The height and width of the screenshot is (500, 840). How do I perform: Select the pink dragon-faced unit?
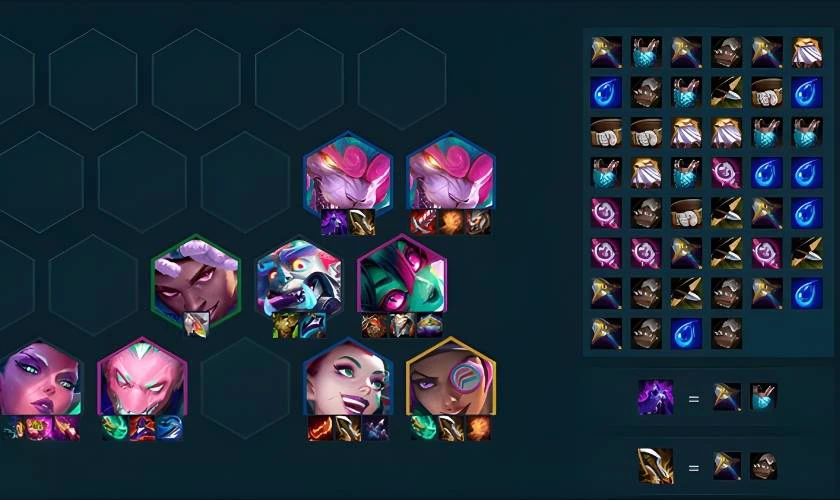pyautogui.click(x=143, y=380)
